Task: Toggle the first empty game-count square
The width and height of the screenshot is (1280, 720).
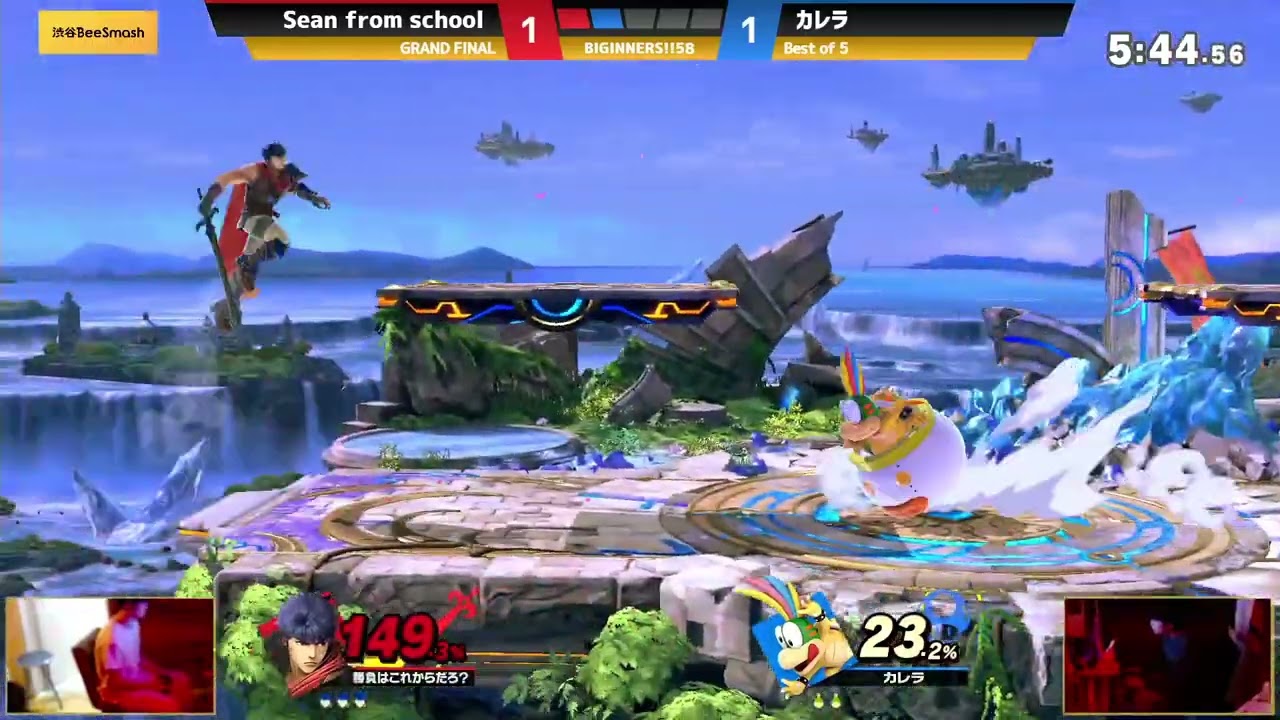Action: 638,22
